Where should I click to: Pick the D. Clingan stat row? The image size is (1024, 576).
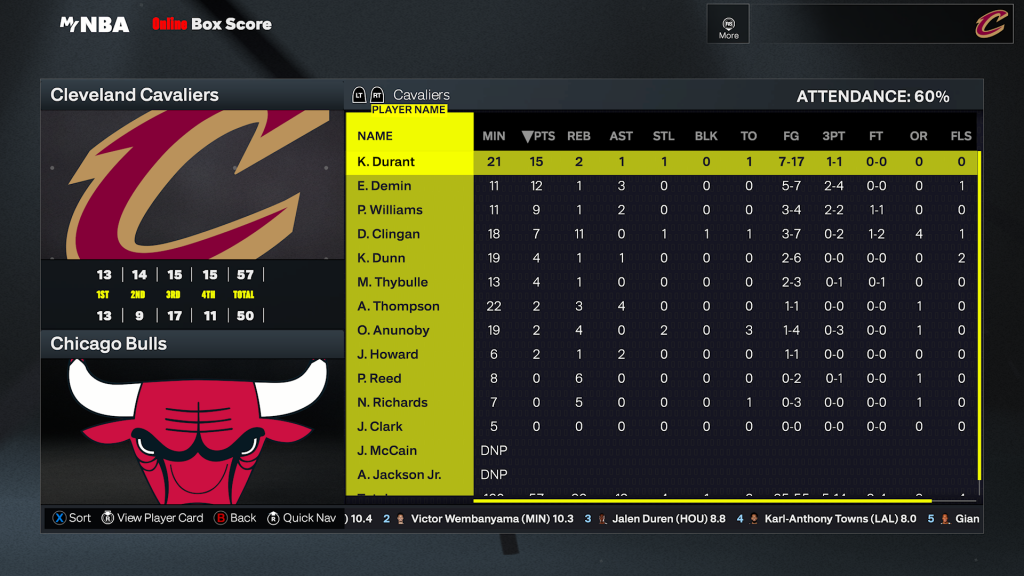pyautogui.click(x=389, y=234)
